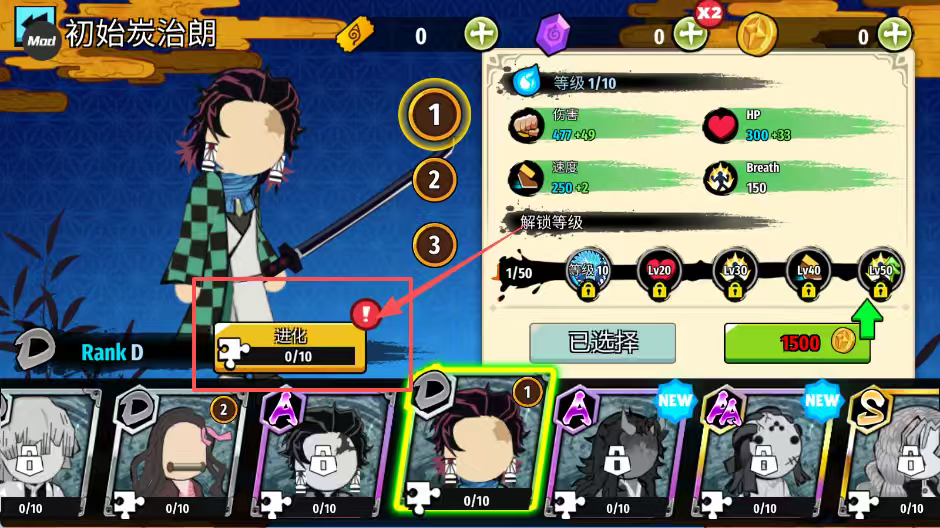Select skin slot number 1
The width and height of the screenshot is (940, 528).
click(434, 116)
